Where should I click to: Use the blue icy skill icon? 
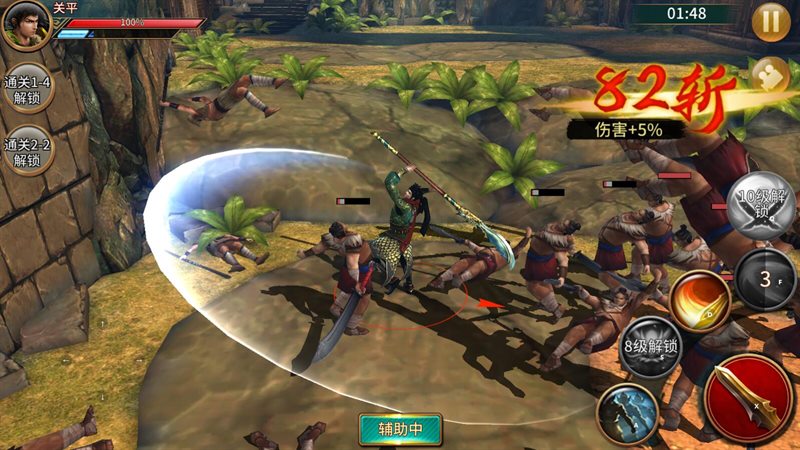click(628, 411)
